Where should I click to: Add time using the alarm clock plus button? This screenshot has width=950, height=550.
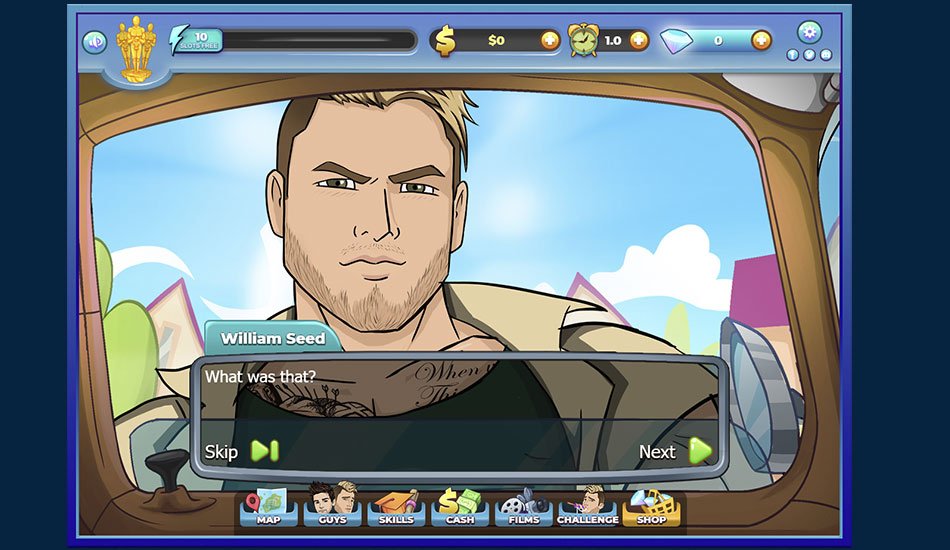coord(639,41)
